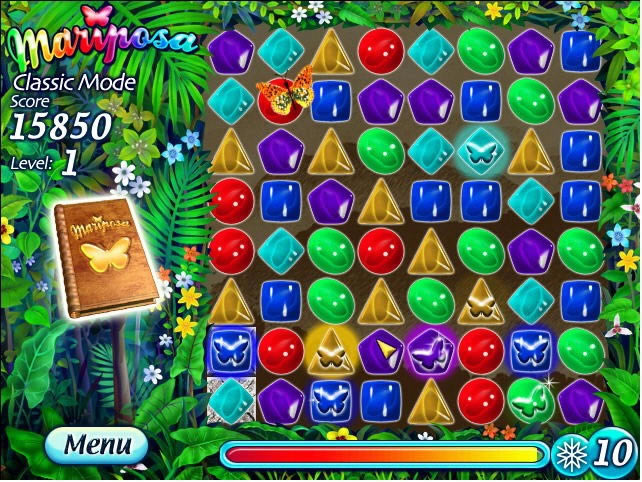Open the Menu button

96,443
